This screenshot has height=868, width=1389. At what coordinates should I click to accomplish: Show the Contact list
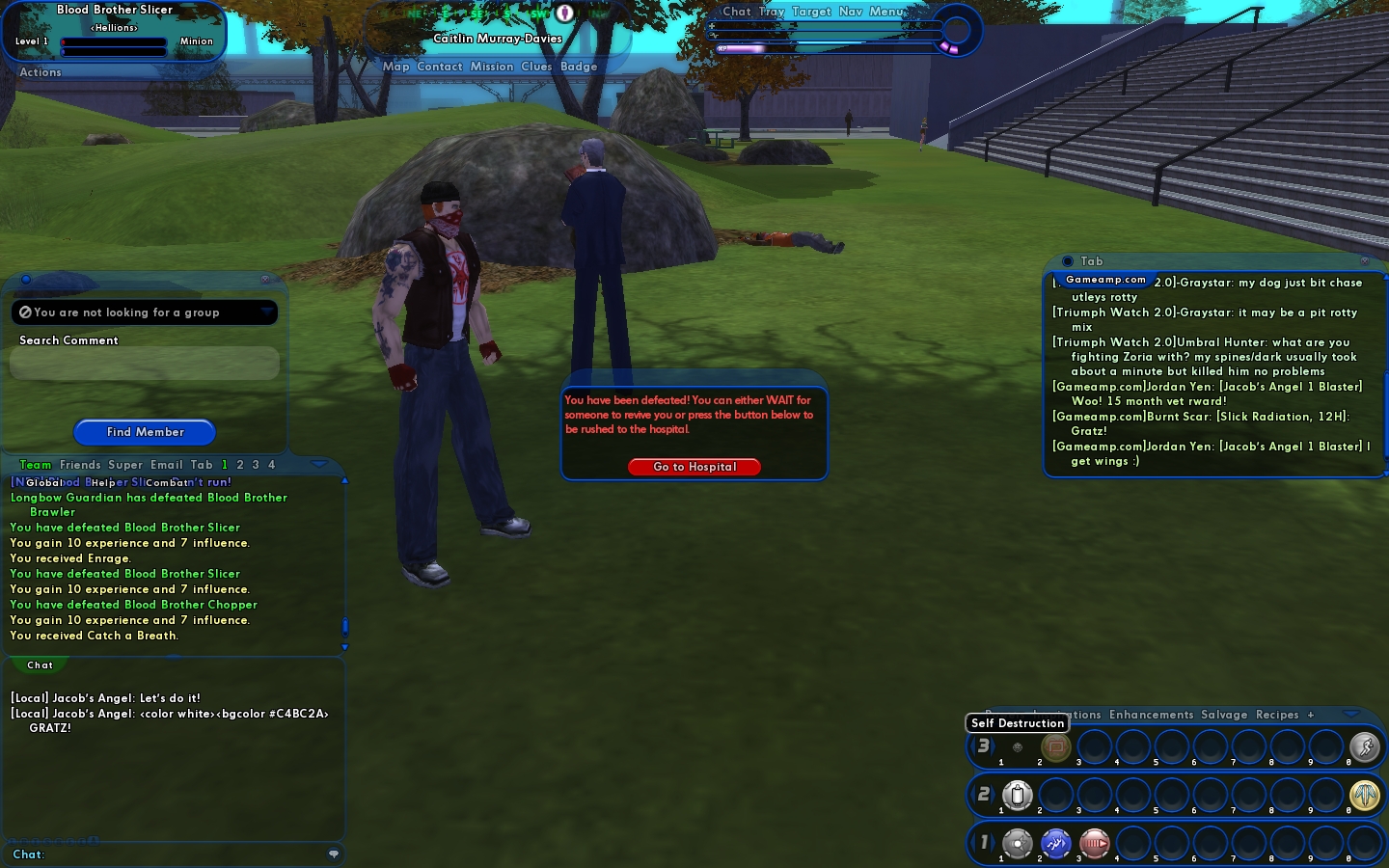coord(440,67)
